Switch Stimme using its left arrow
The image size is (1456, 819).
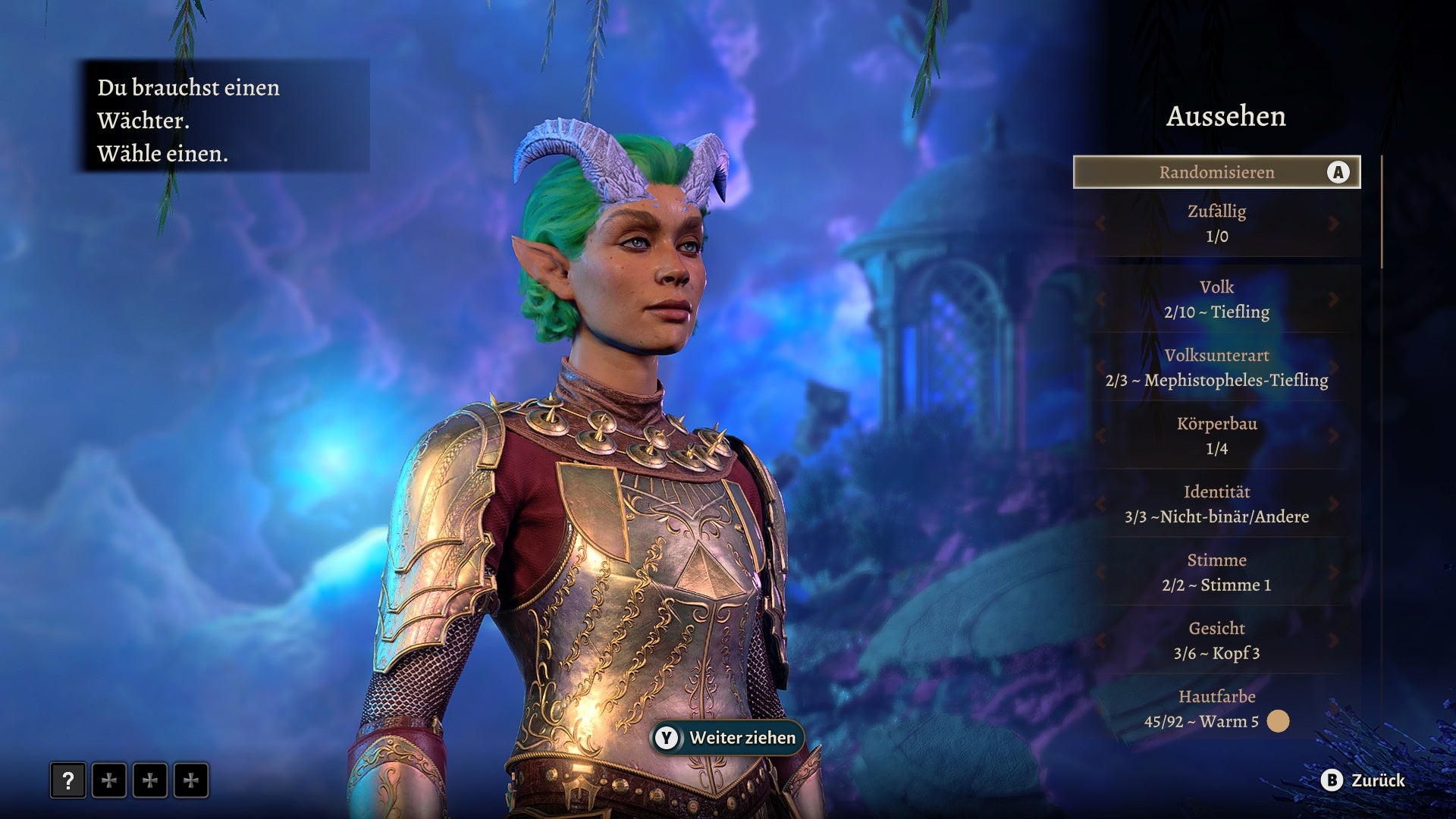tap(1100, 573)
